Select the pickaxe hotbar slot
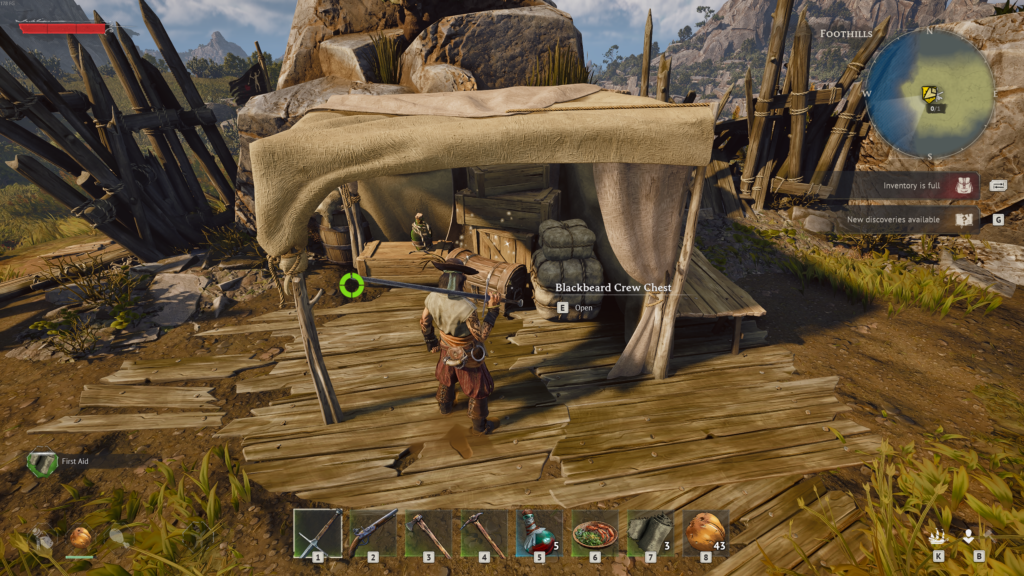 coord(484,532)
